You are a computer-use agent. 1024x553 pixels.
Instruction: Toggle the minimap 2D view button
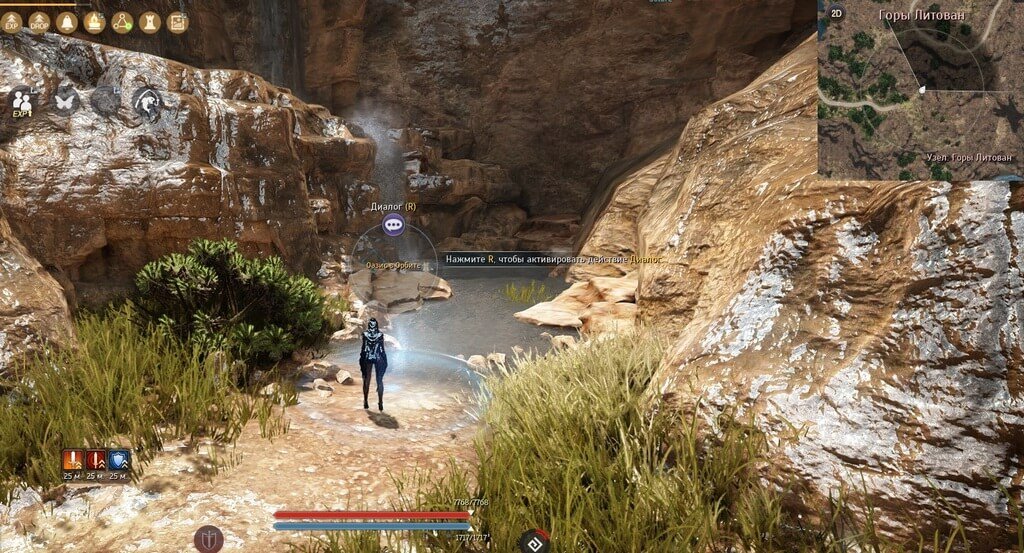point(835,16)
